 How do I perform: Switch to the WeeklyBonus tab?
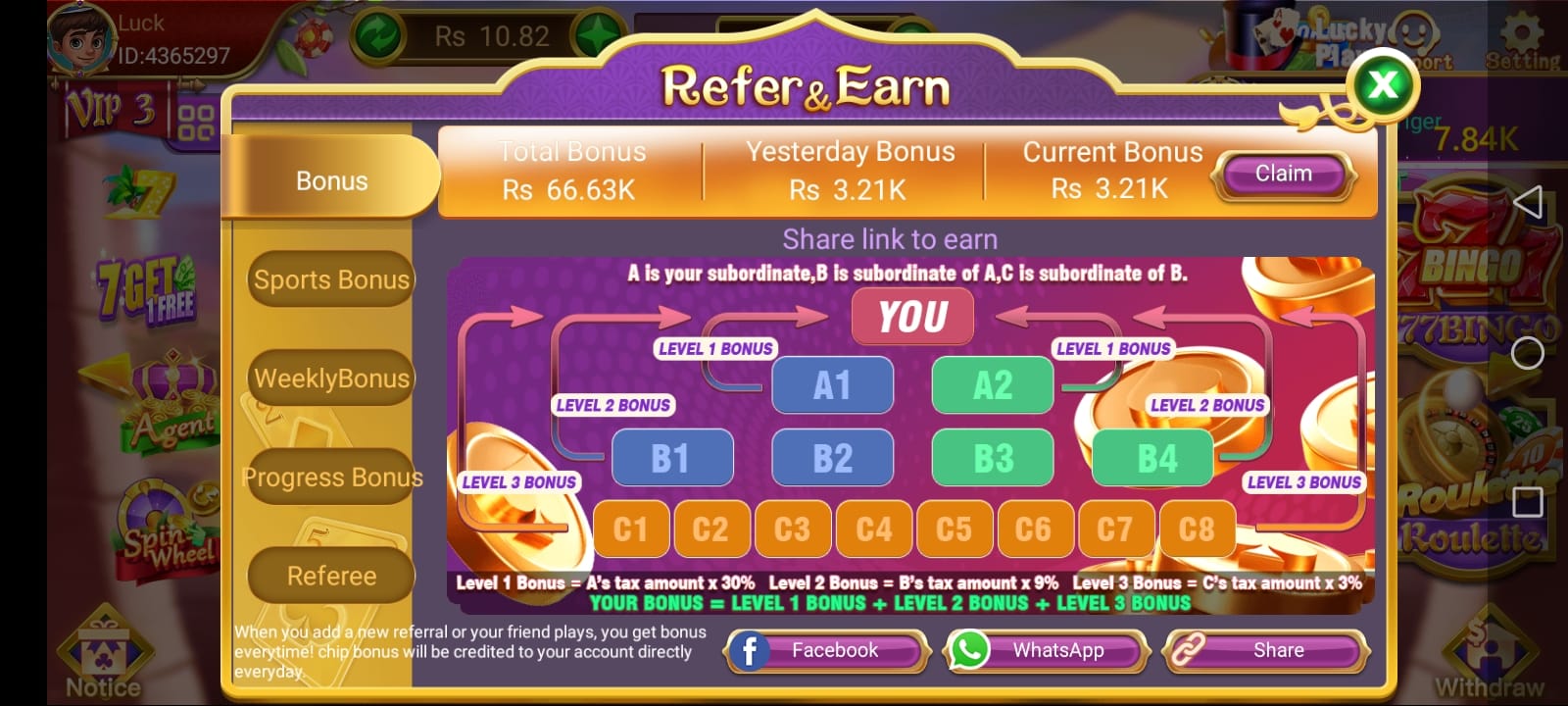coord(330,378)
